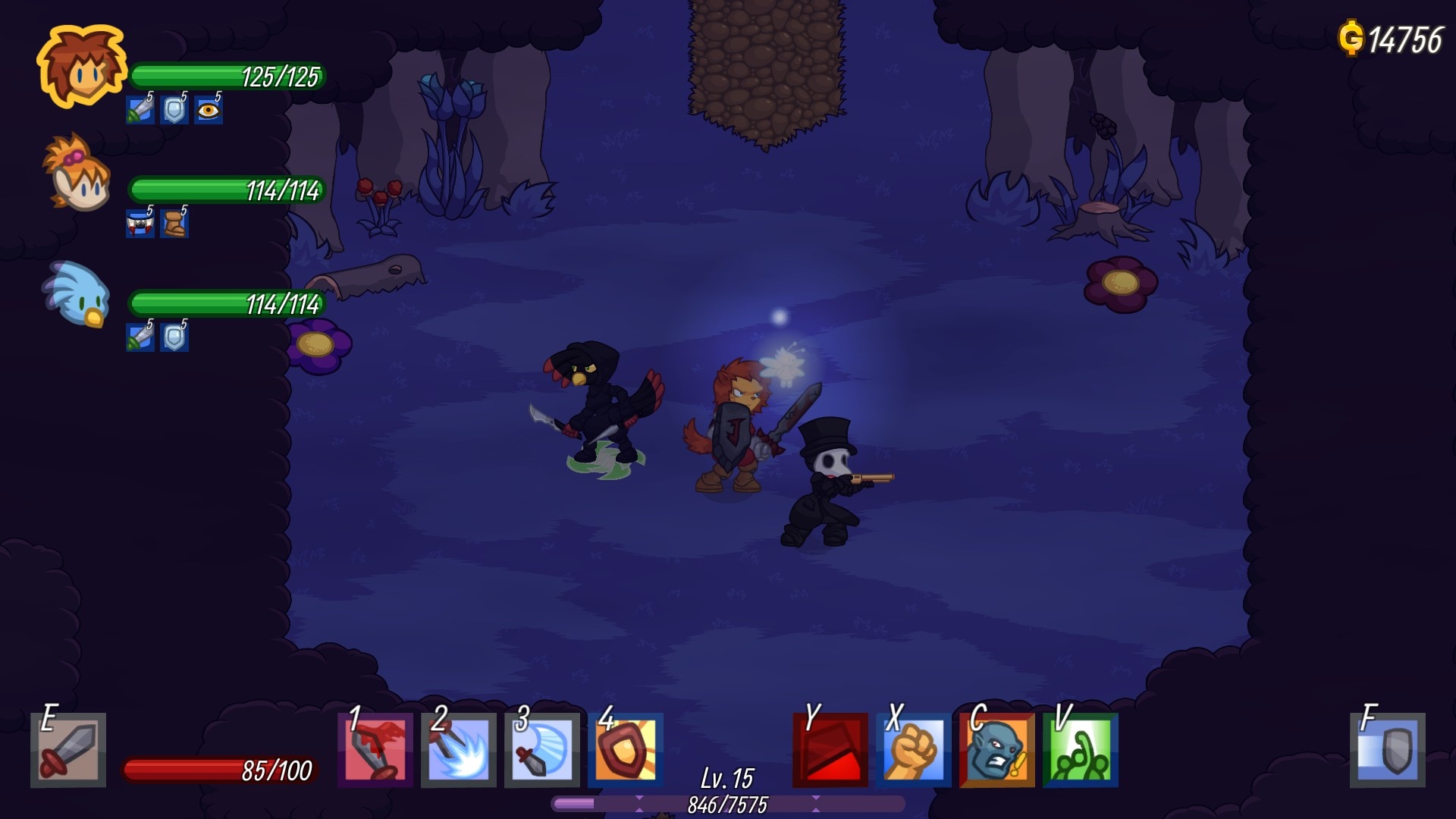The image size is (1456, 819).
Task: Inspect the lion's eye buff icon
Action: pos(208,111)
